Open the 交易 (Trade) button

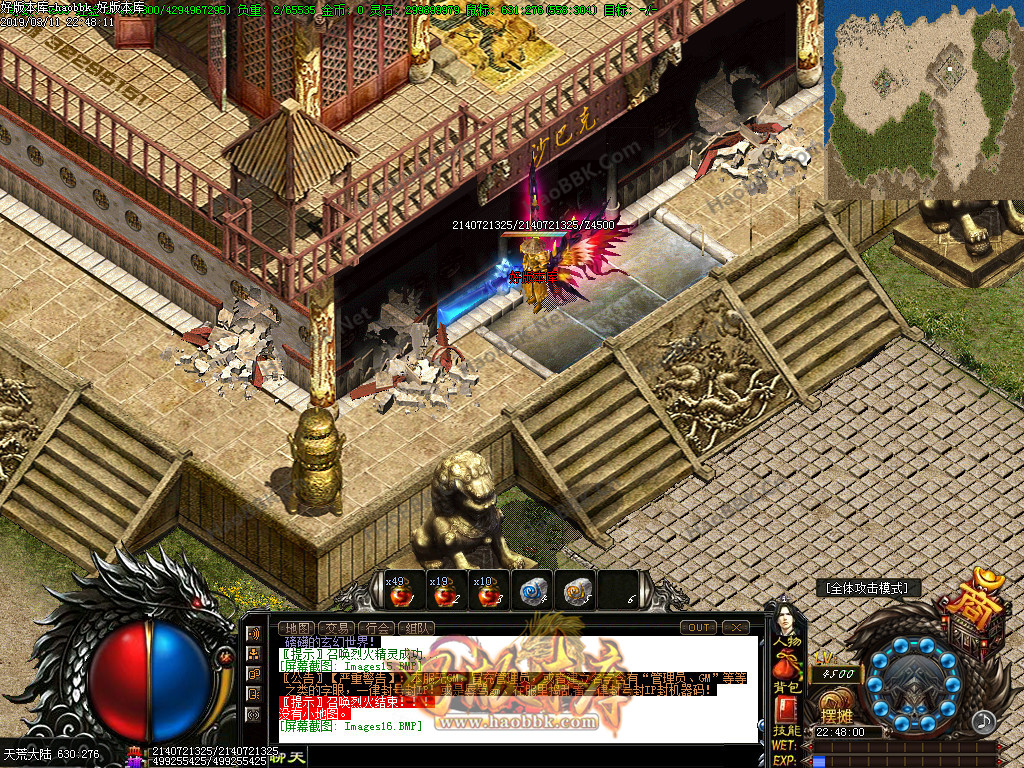pos(338,628)
